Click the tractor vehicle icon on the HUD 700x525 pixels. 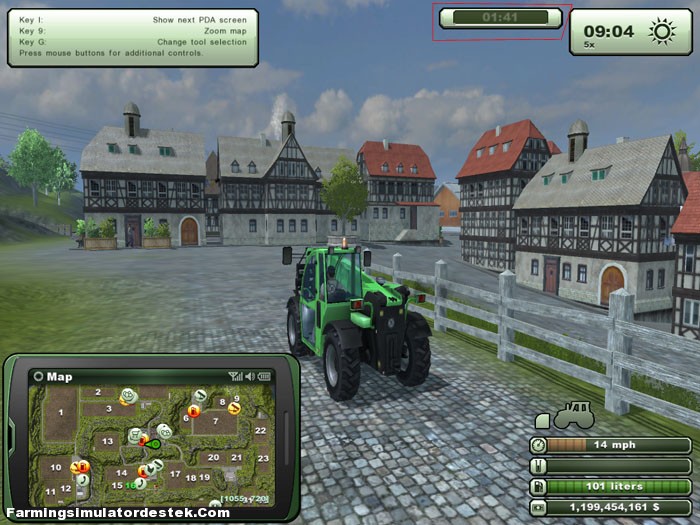click(573, 414)
